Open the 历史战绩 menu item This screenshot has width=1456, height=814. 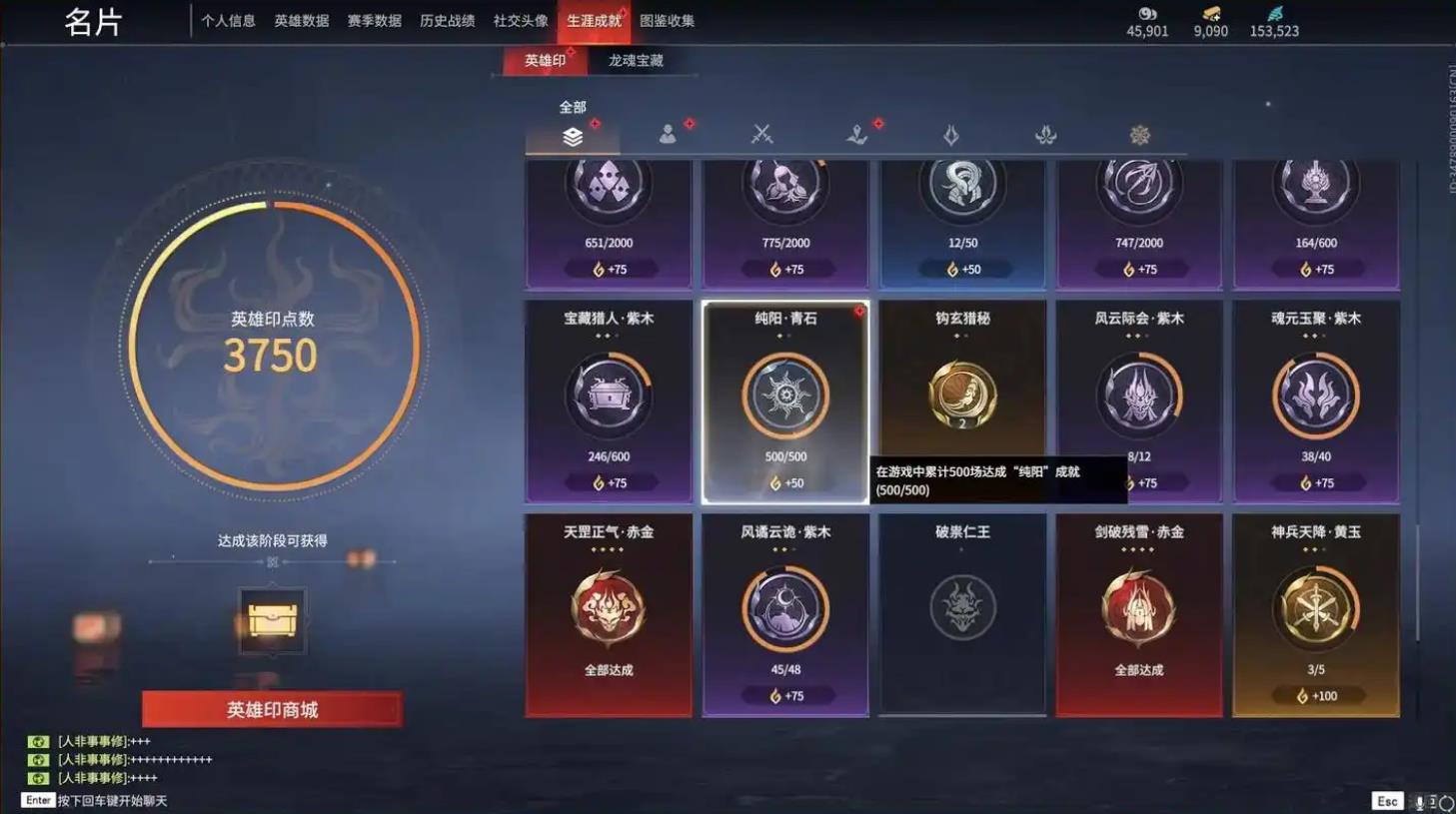449,20
